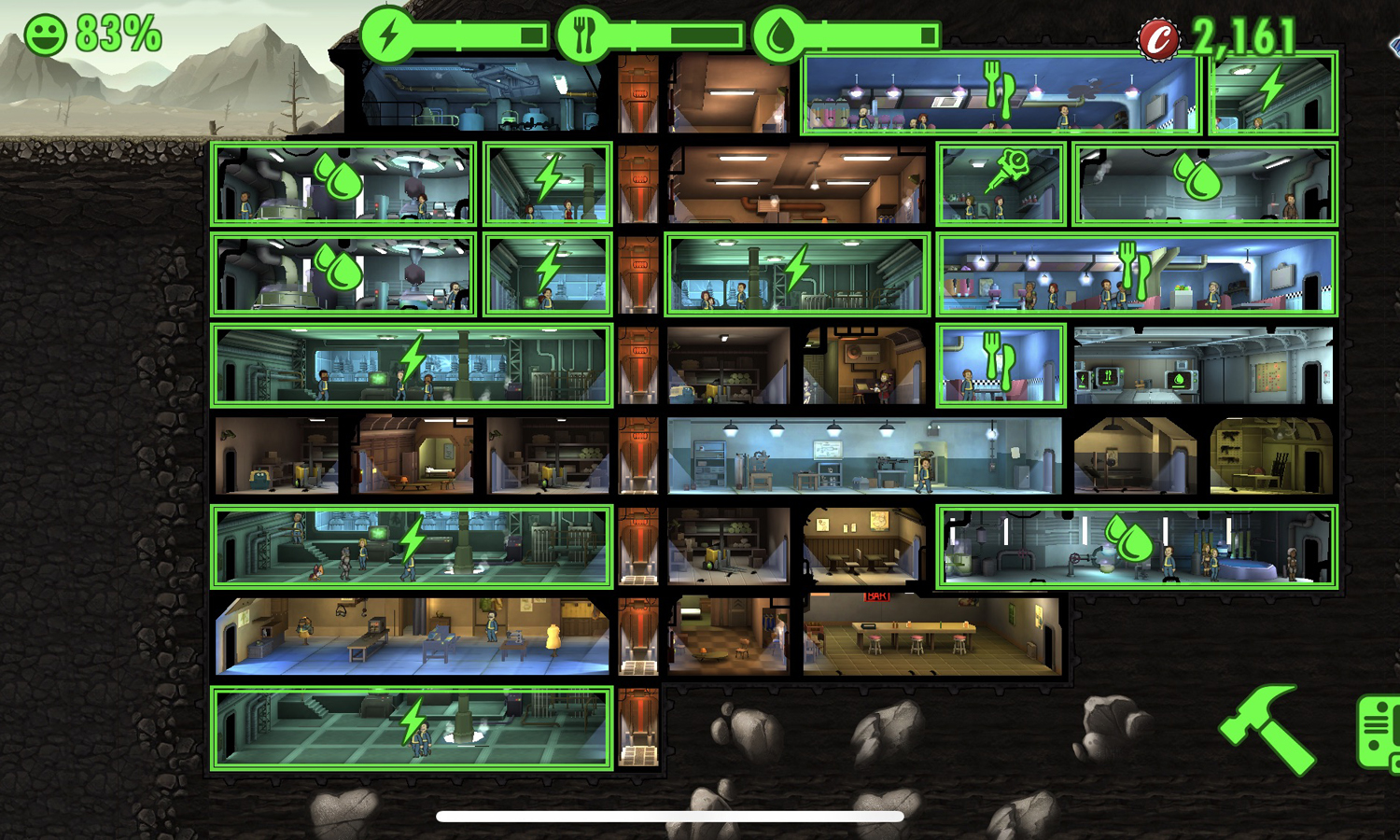1400x840 pixels.
Task: Collect food from the single-table snack room
Action: [x=1001, y=366]
